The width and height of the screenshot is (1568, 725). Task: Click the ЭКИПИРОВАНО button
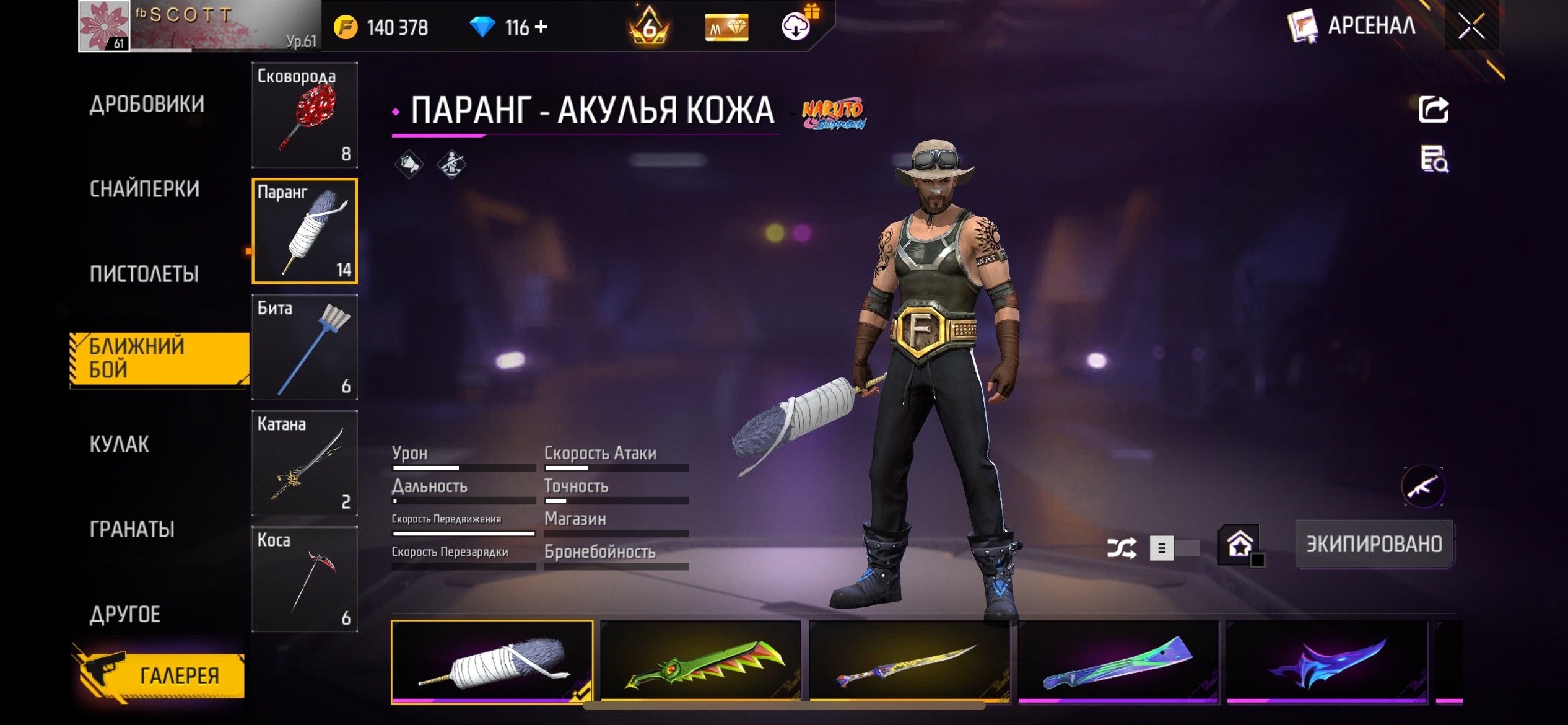(1374, 544)
